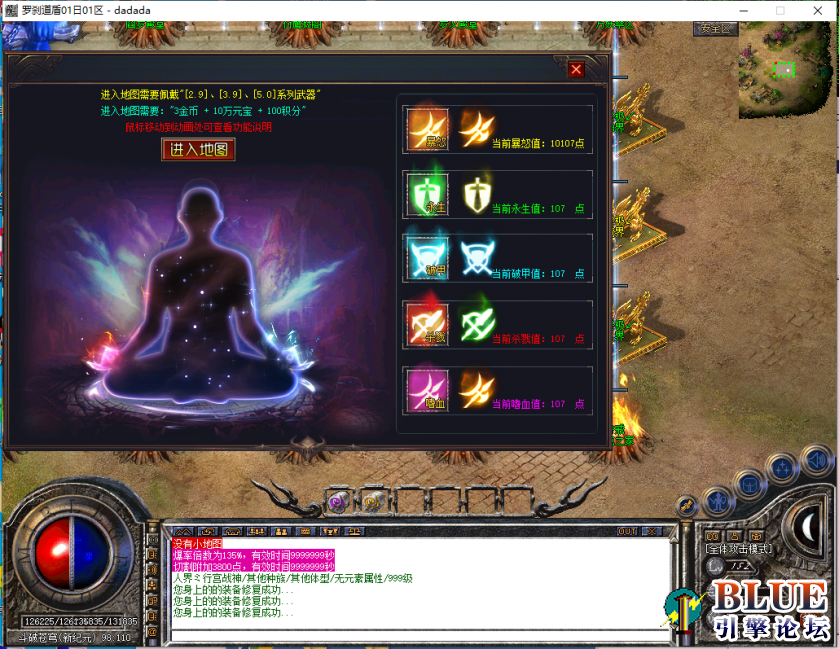The width and height of the screenshot is (839, 649).
Task: Use the purple swirl item in the belt
Action: 338,502
